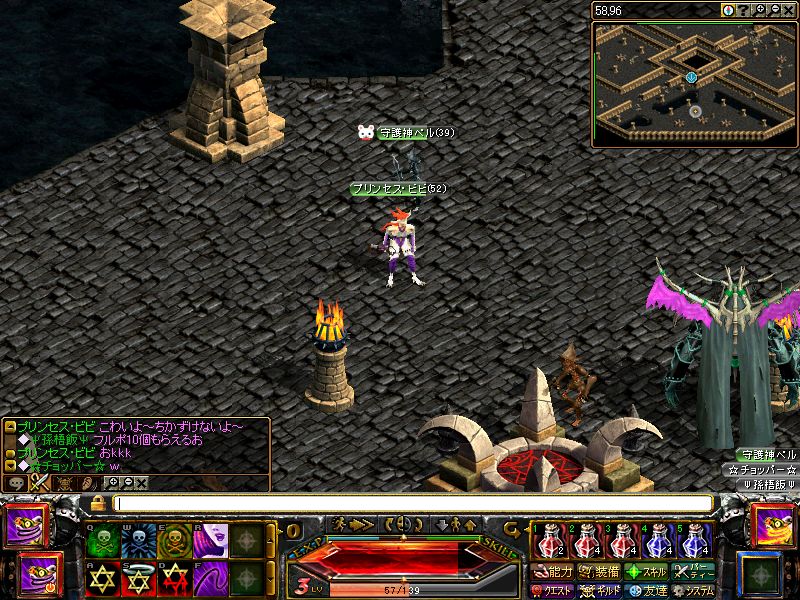Open the 能力 (abilities) menu
The height and width of the screenshot is (600, 800).
click(x=555, y=572)
